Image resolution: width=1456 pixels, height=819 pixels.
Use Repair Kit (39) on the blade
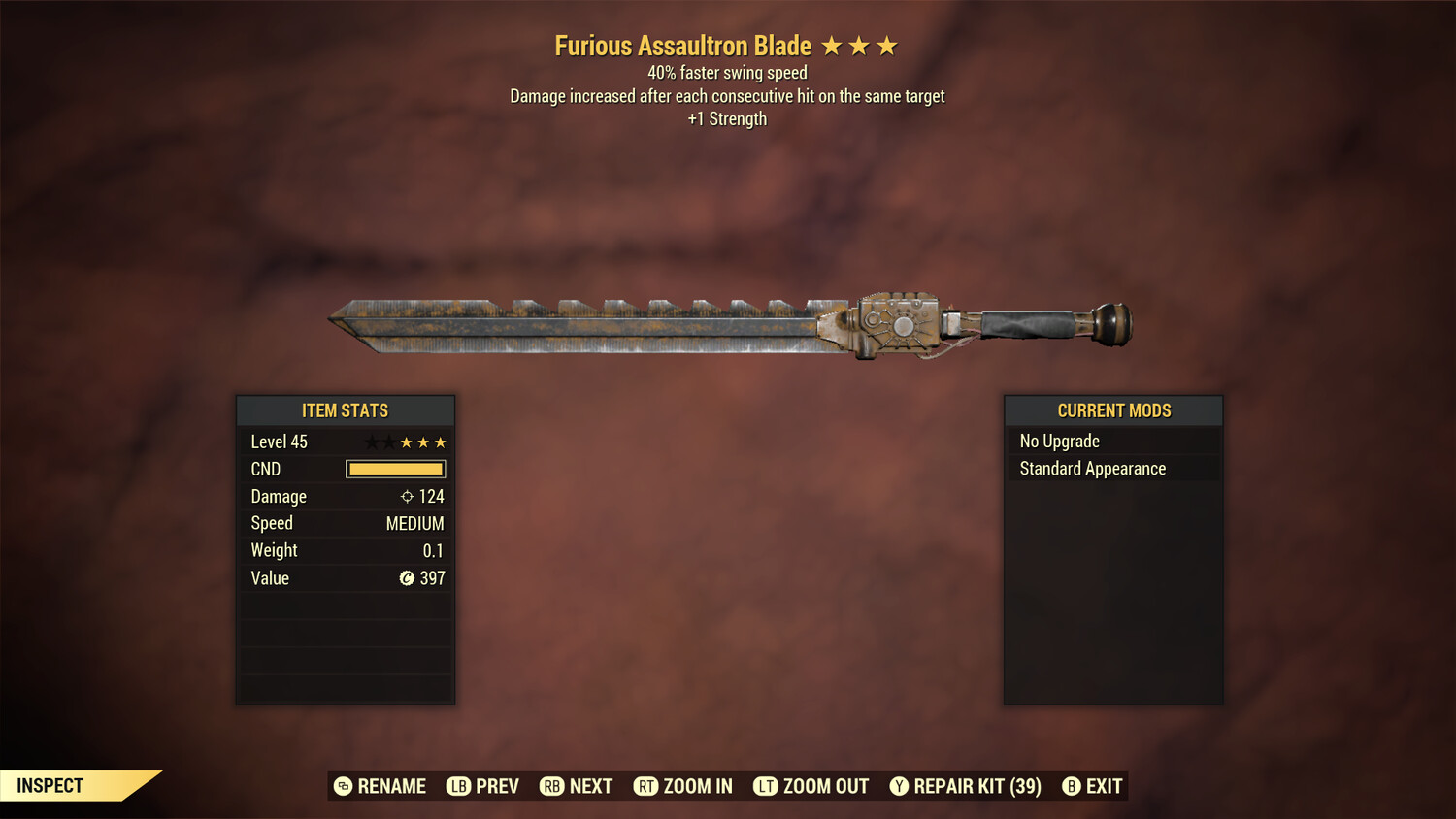coord(966,786)
